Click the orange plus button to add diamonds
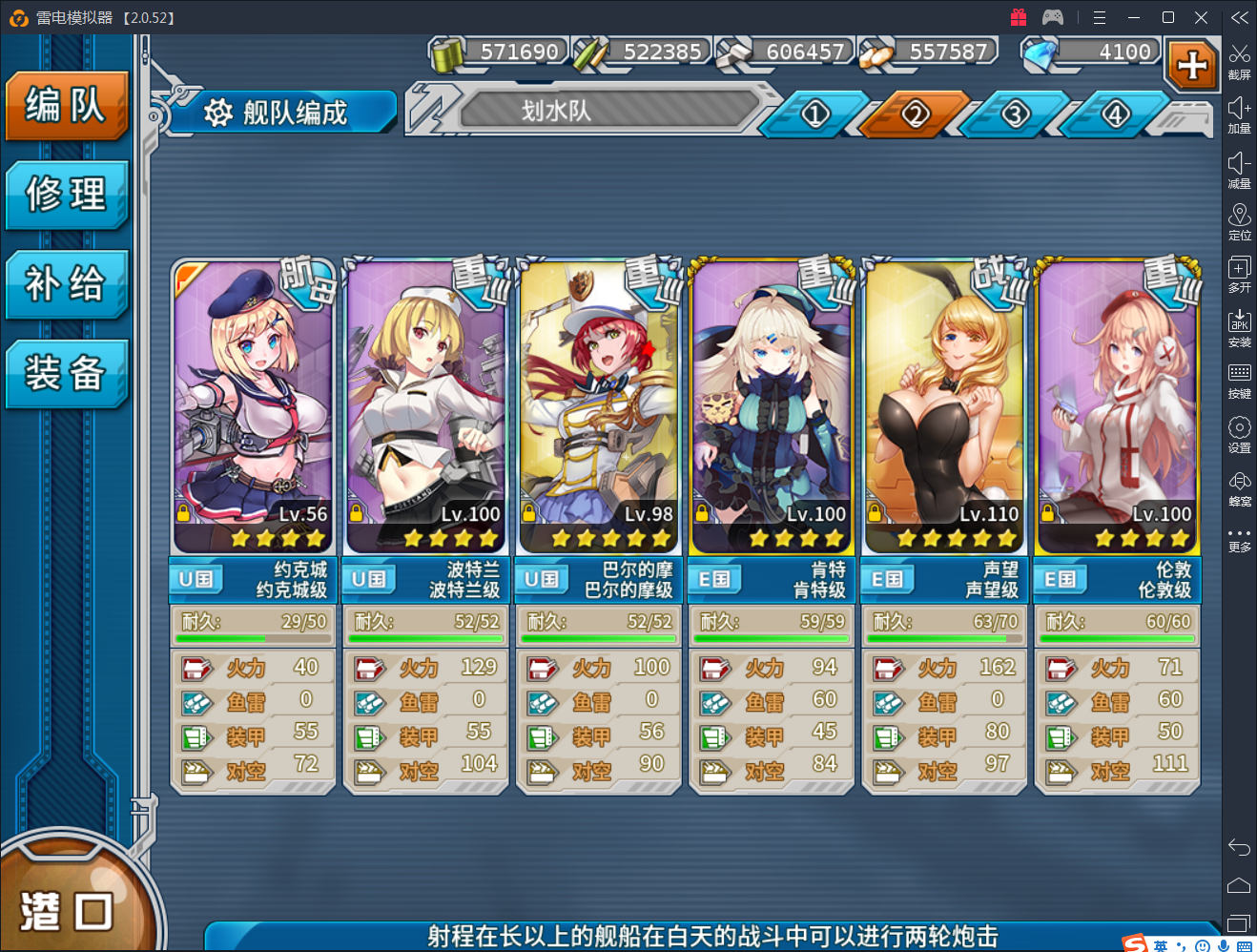The height and width of the screenshot is (952, 1257). 1192,65
